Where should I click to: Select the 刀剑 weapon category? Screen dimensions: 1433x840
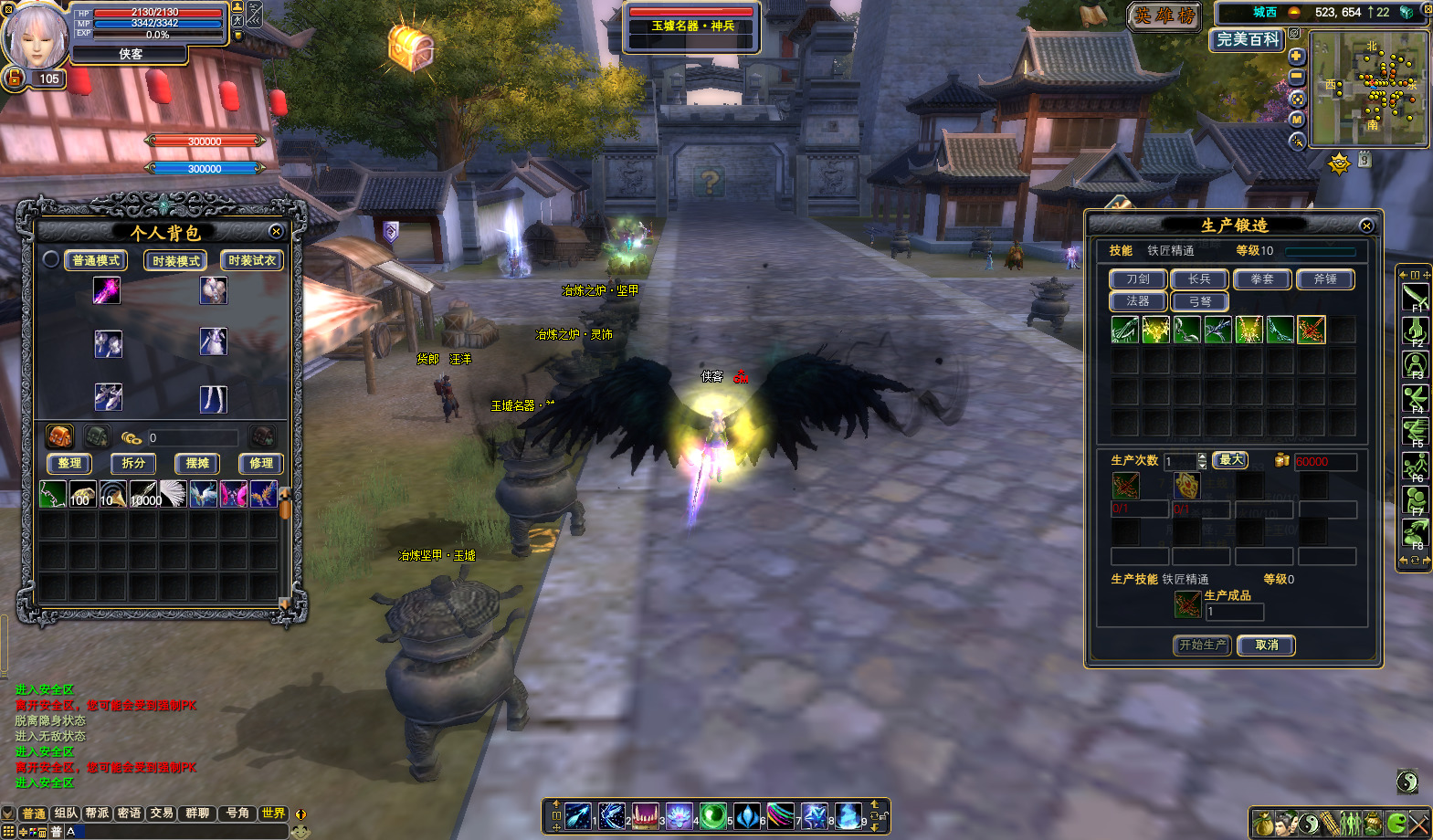pyautogui.click(x=1138, y=279)
